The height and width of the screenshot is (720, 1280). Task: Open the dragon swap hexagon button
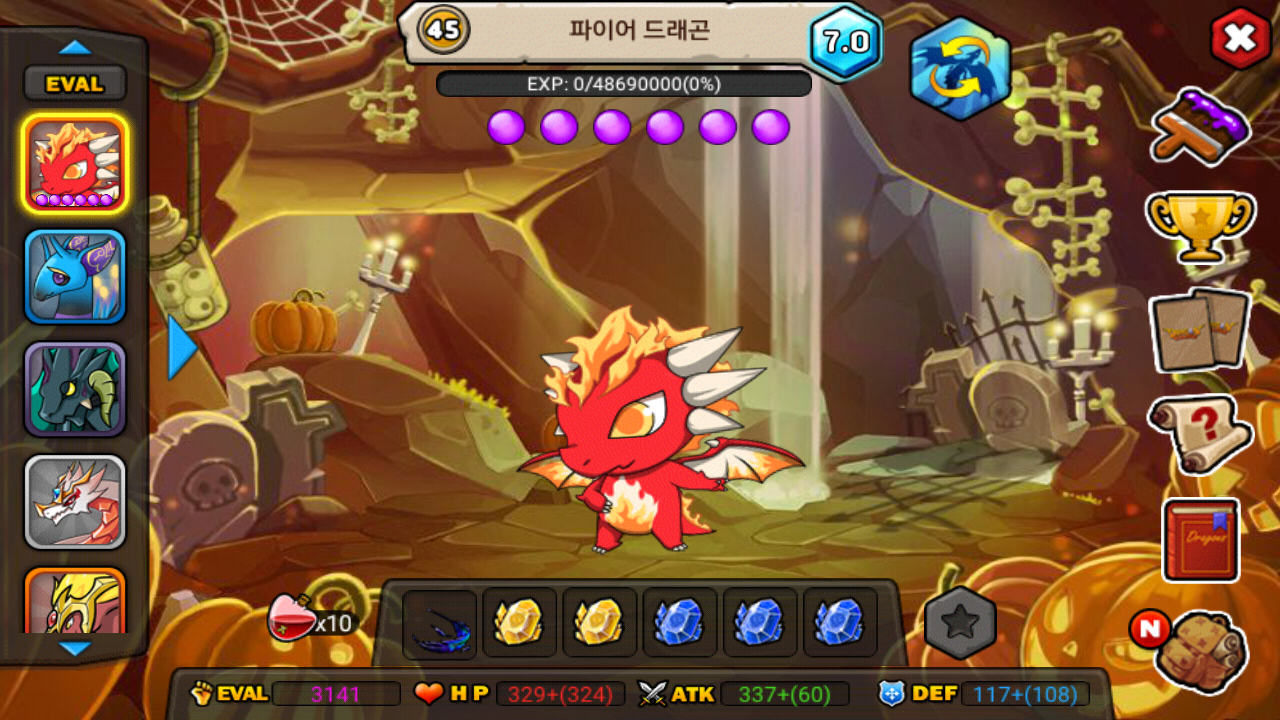click(959, 68)
